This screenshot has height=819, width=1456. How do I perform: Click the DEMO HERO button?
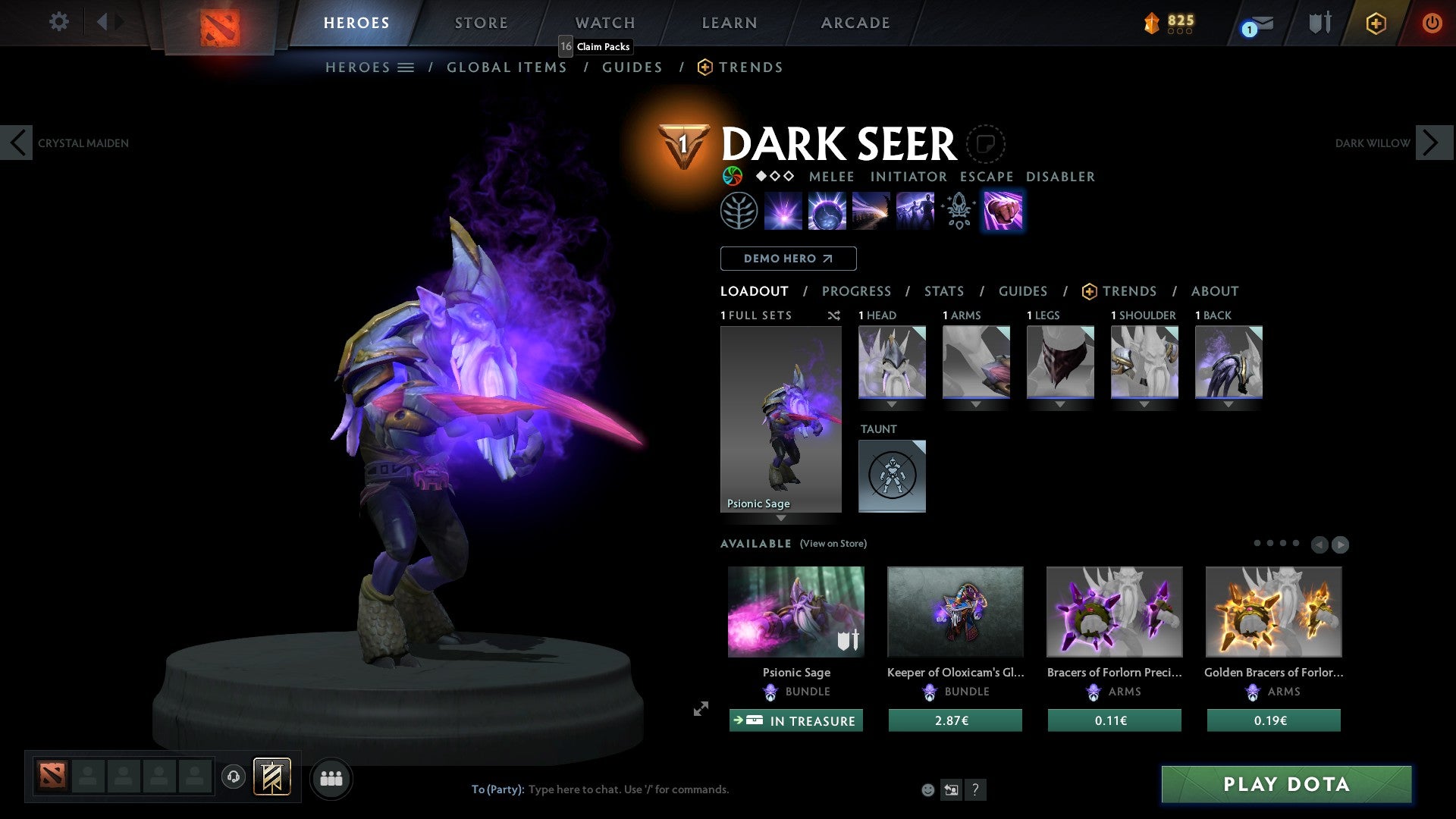pyautogui.click(x=787, y=258)
